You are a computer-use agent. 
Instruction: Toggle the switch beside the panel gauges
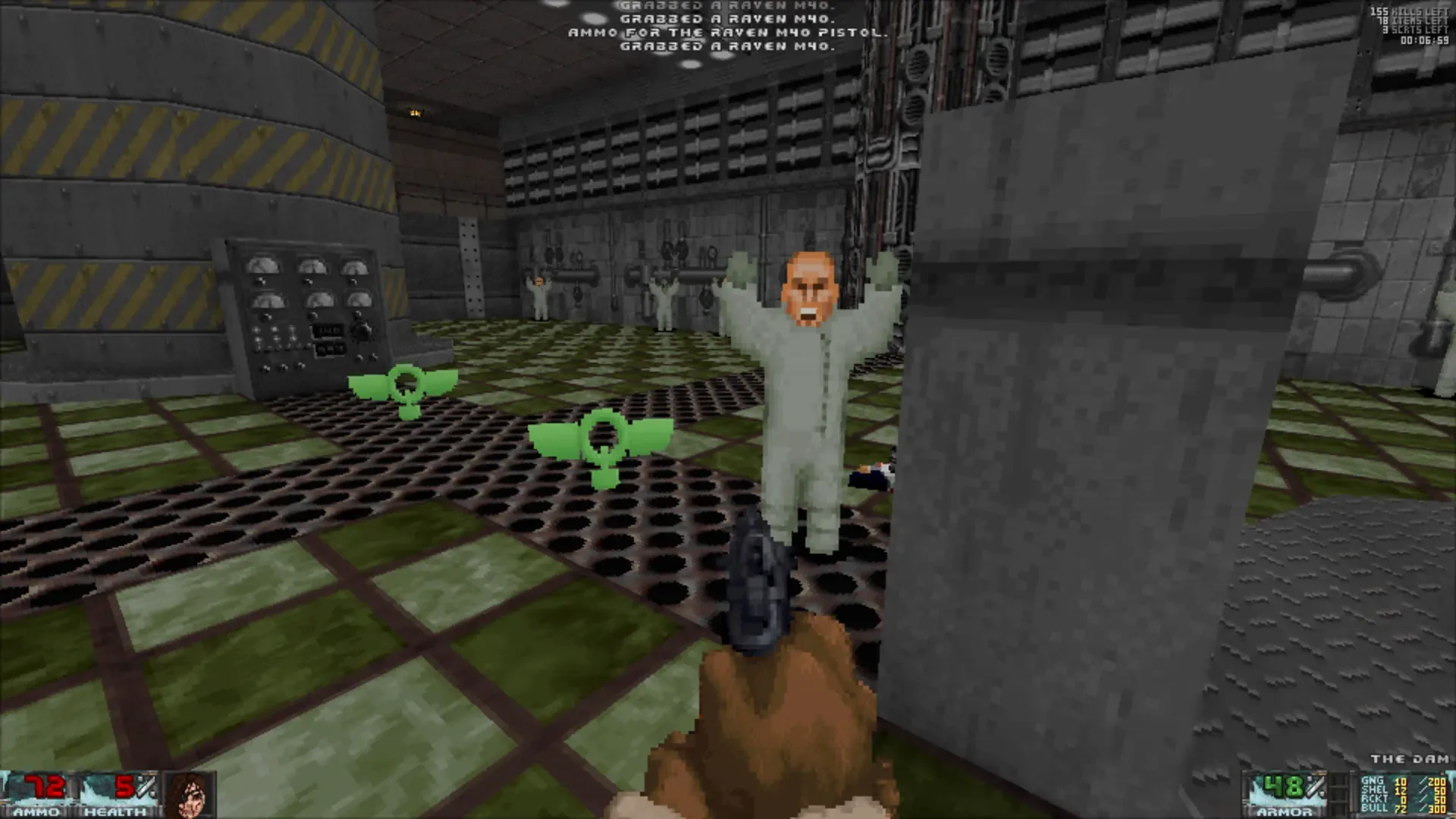tap(362, 331)
